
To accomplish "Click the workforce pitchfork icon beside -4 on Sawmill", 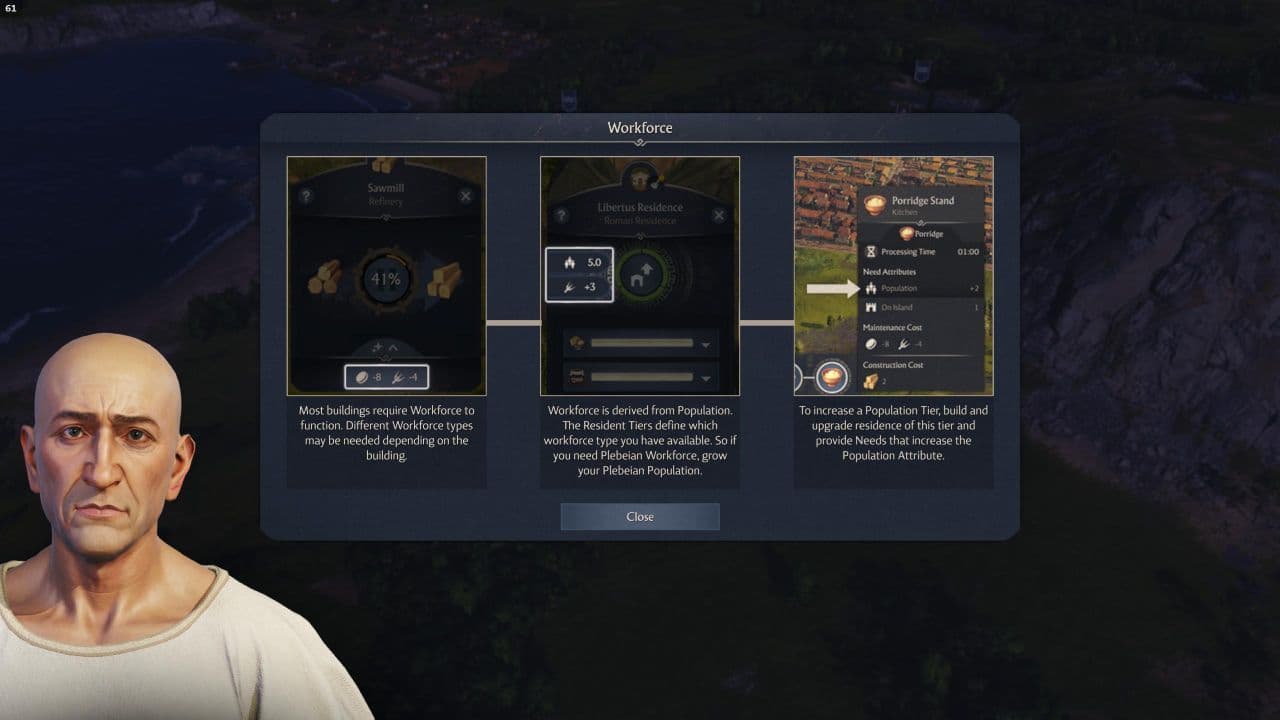I will tap(397, 375).
